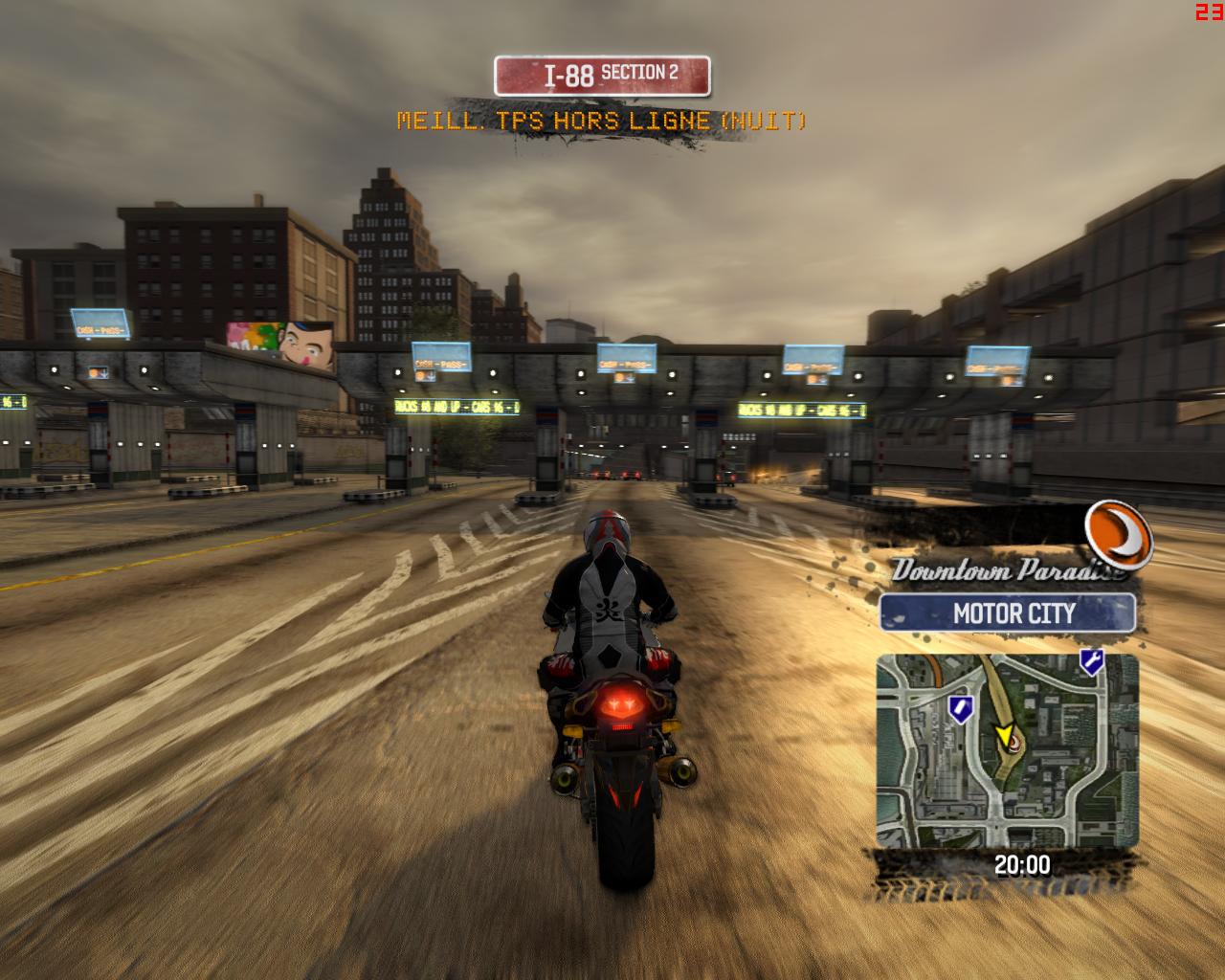Toggle the red 23 counter in the corner

point(1208,11)
